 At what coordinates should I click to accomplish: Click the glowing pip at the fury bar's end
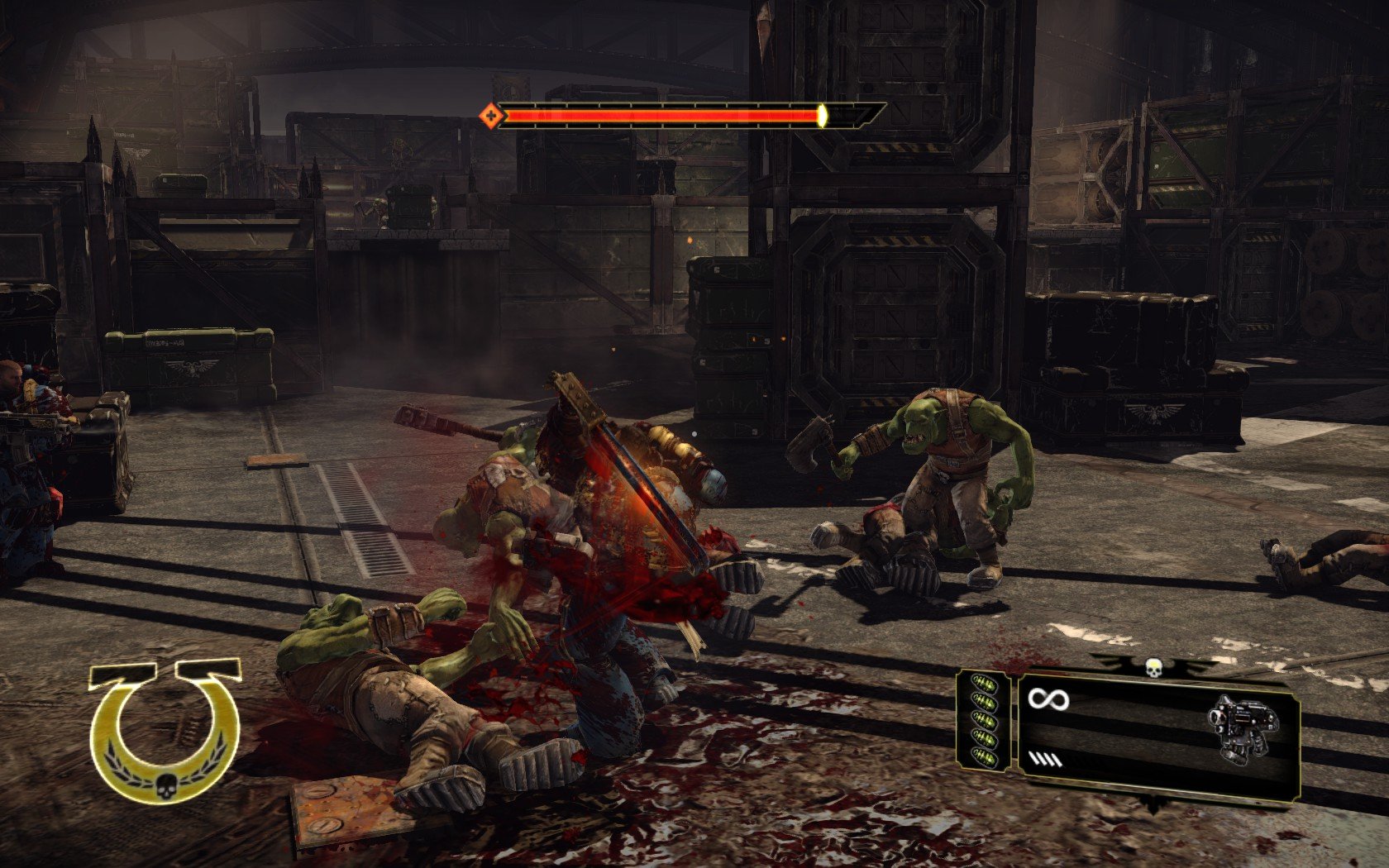821,116
